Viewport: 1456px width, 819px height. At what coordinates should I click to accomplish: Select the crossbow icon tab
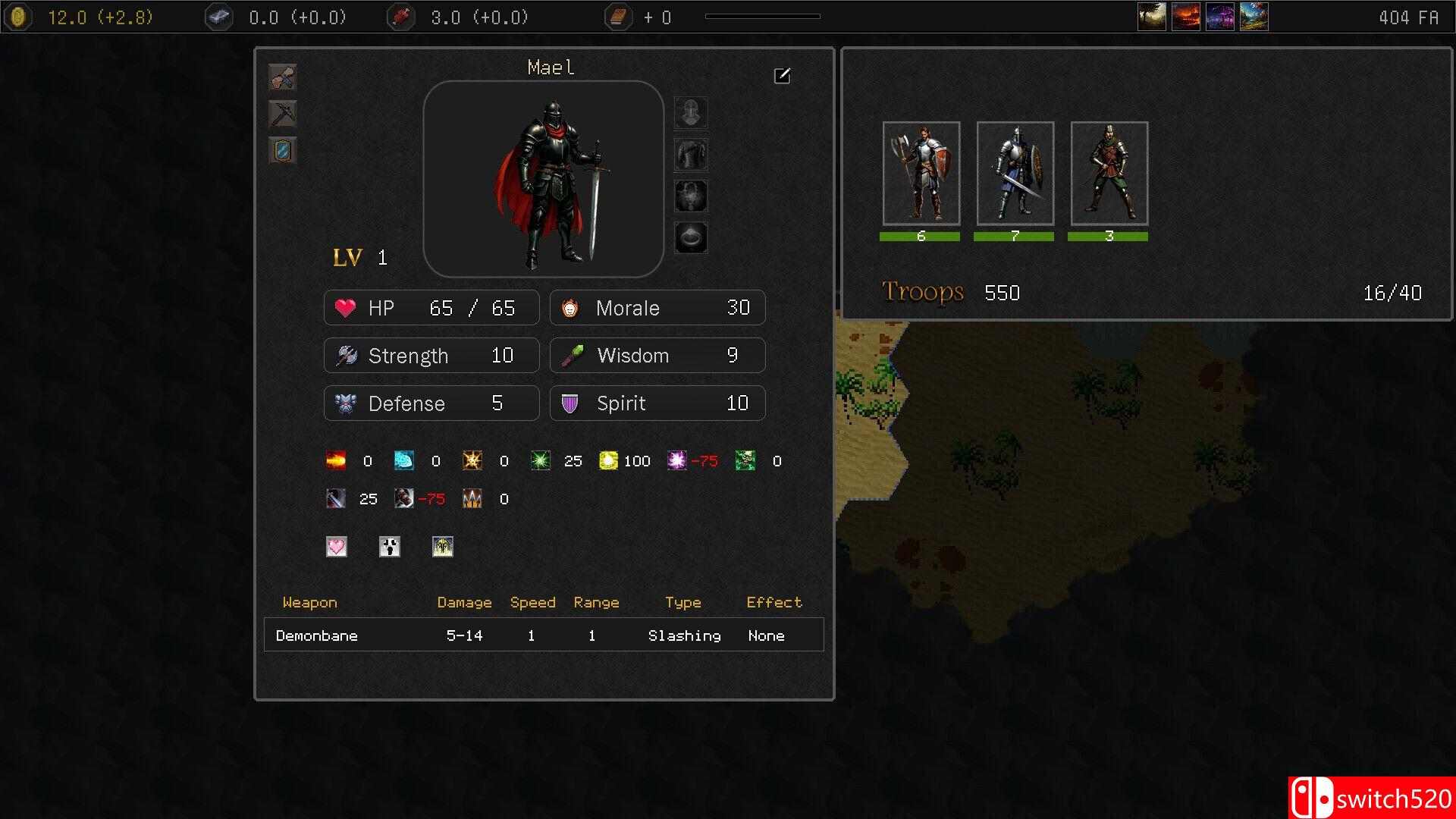click(x=283, y=114)
